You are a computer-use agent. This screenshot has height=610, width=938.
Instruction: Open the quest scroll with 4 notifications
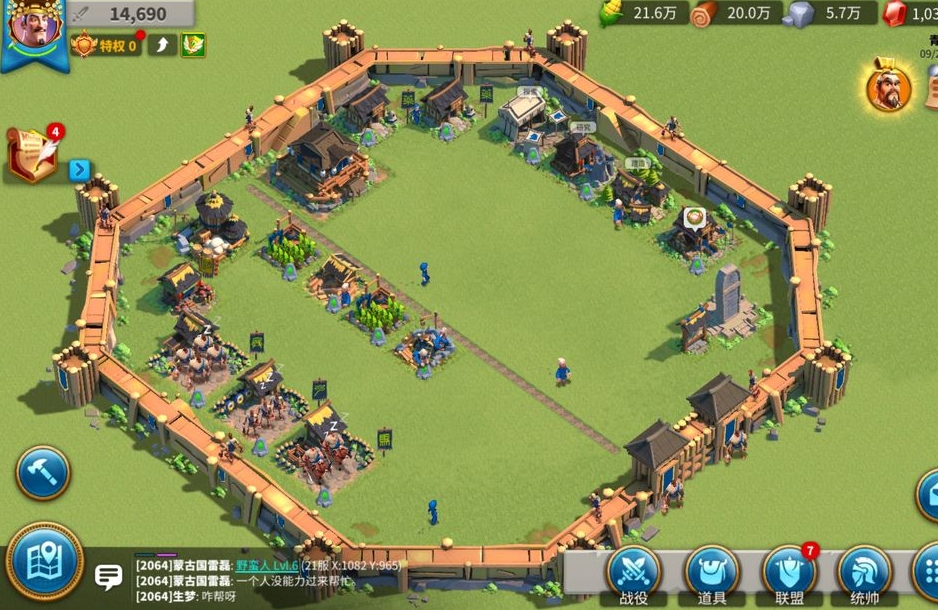pos(32,153)
